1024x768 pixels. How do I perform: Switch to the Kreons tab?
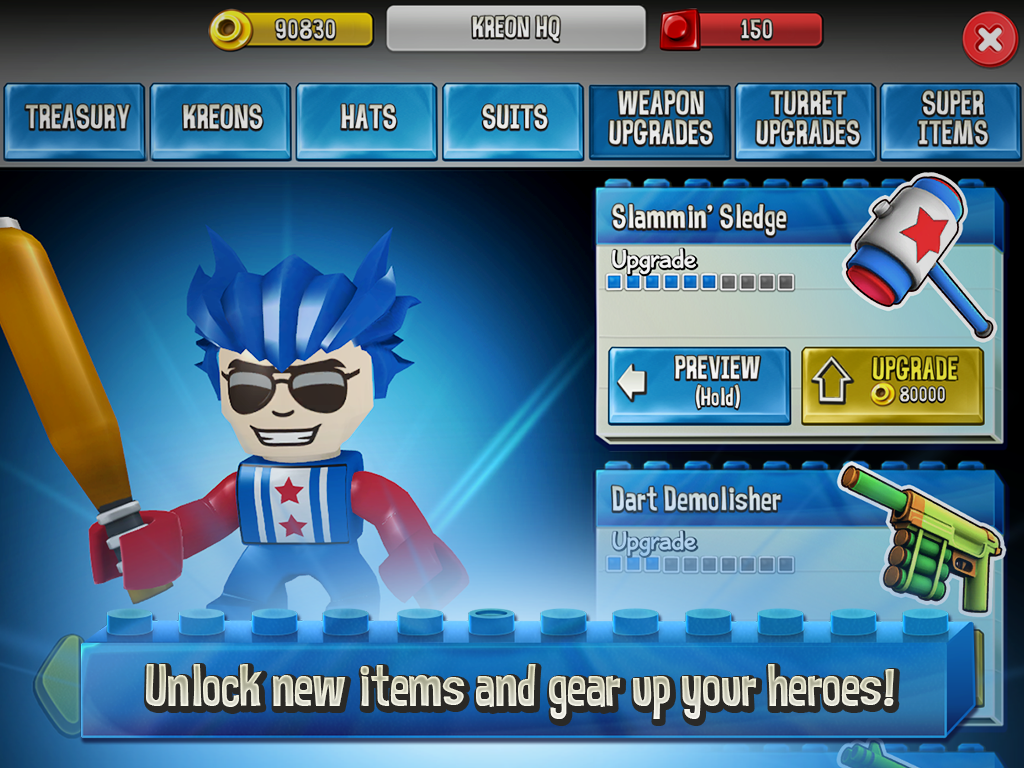point(221,120)
